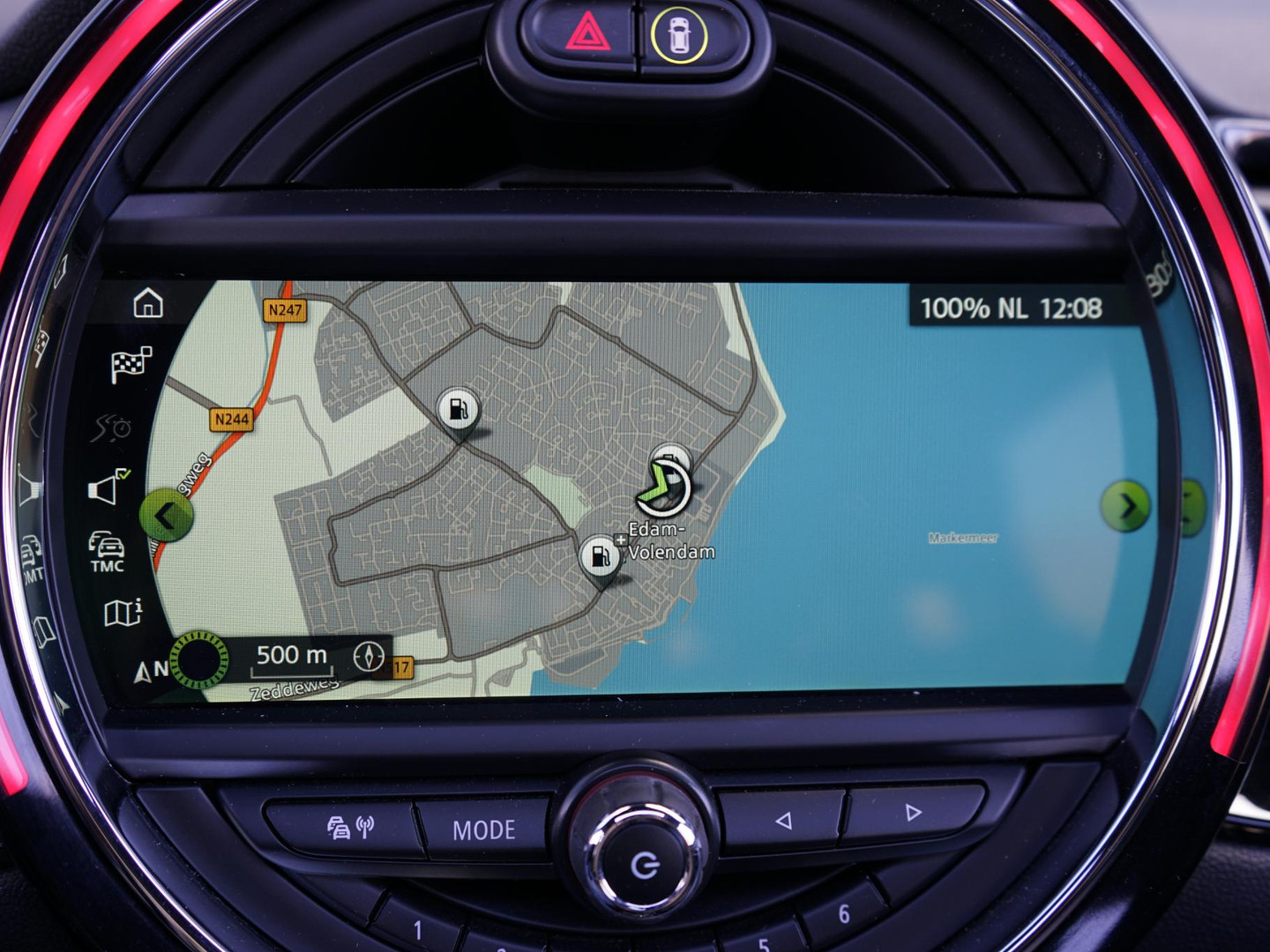Click the compass icon beside the scale
Screen dimensions: 1270x952
coord(369,656)
